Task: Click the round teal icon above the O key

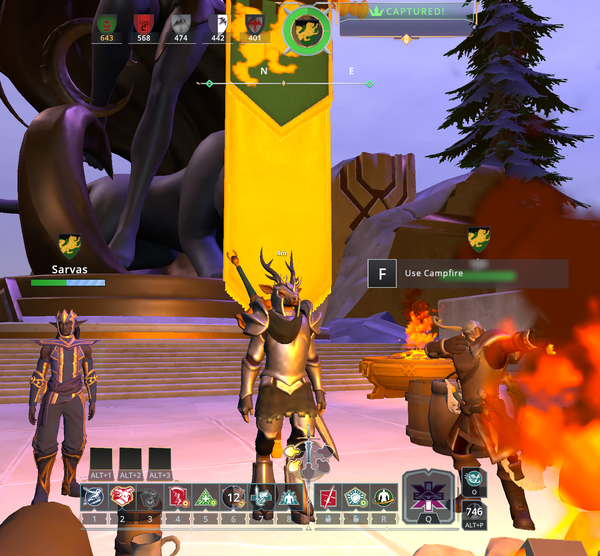Action: [473, 478]
